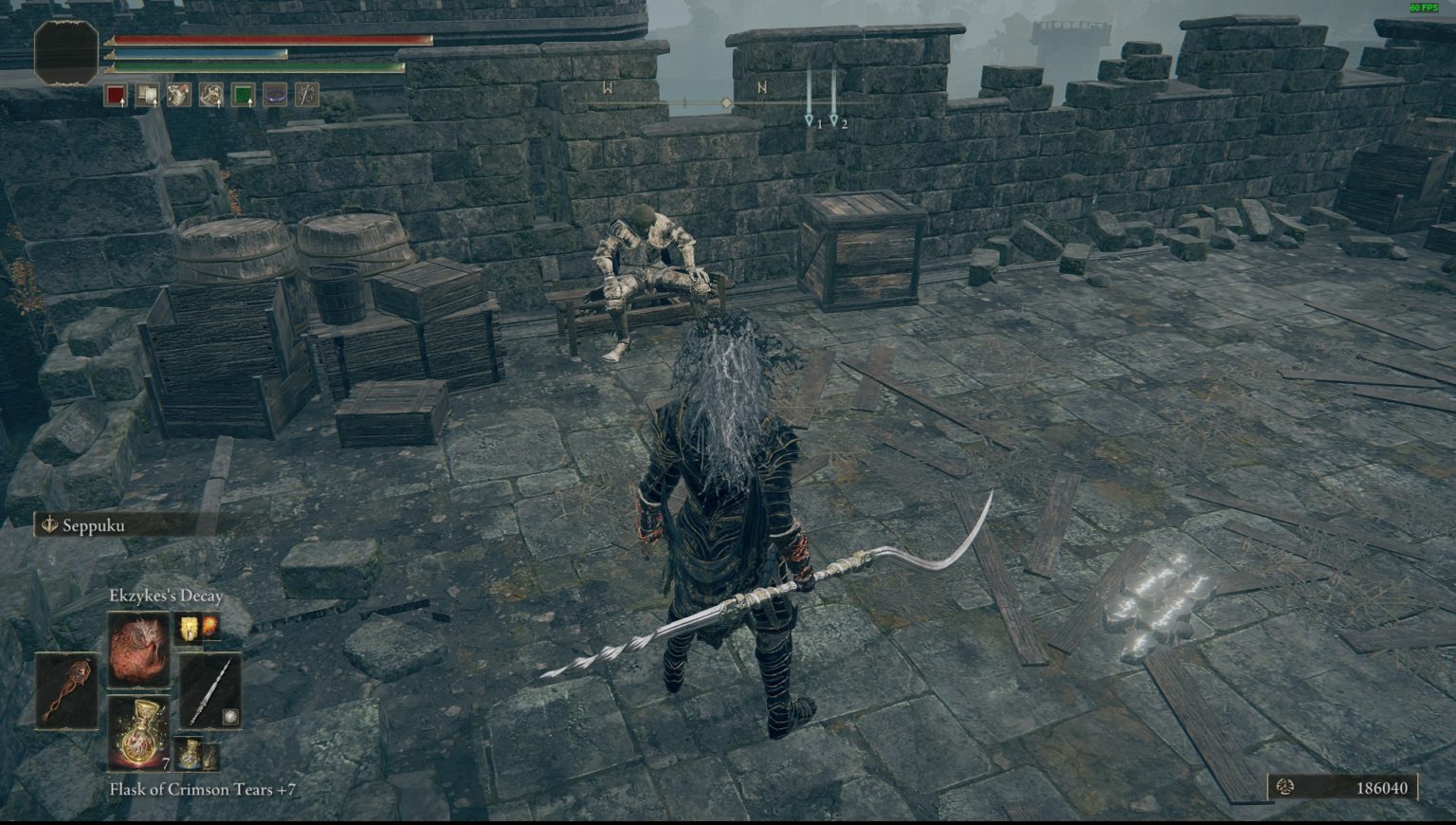Select the next-spell icons beside Ekzykes's Decay
Viewport: 1456px width, 825px height.
197,627
